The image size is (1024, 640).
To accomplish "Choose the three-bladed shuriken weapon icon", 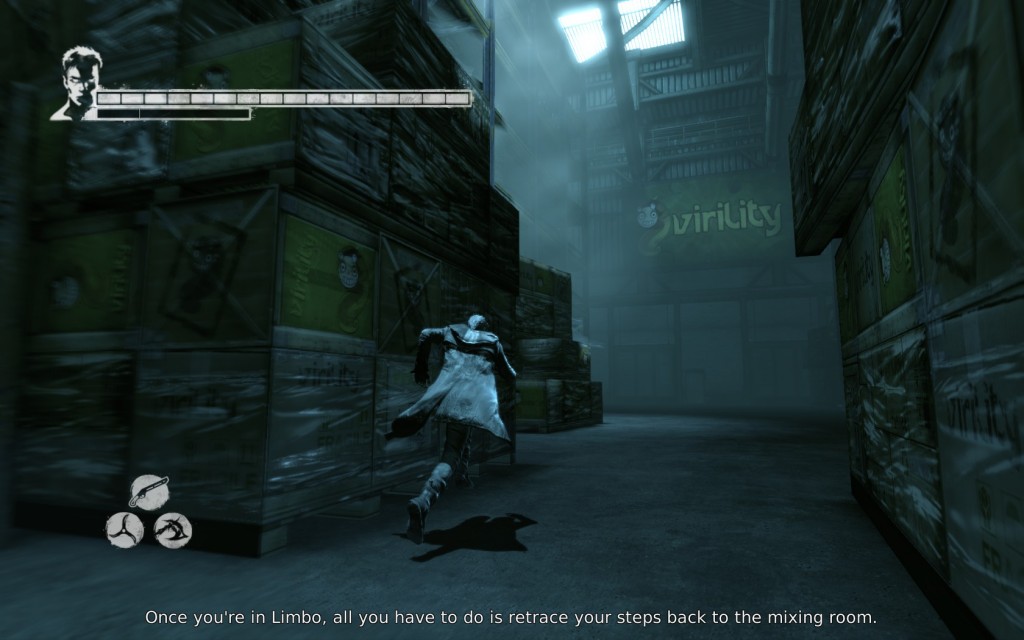I will point(125,529).
